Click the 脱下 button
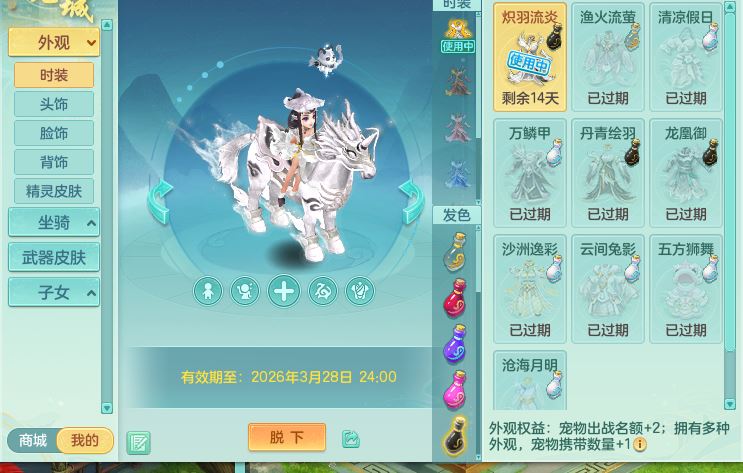Screen dimensions: 743x473 tap(286, 438)
